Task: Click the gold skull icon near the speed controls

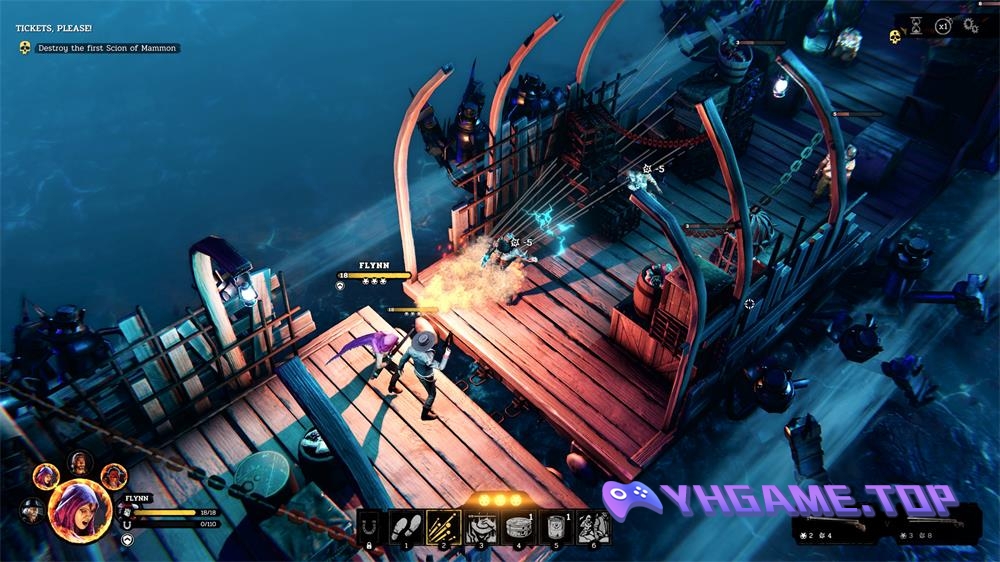Action: click(895, 37)
